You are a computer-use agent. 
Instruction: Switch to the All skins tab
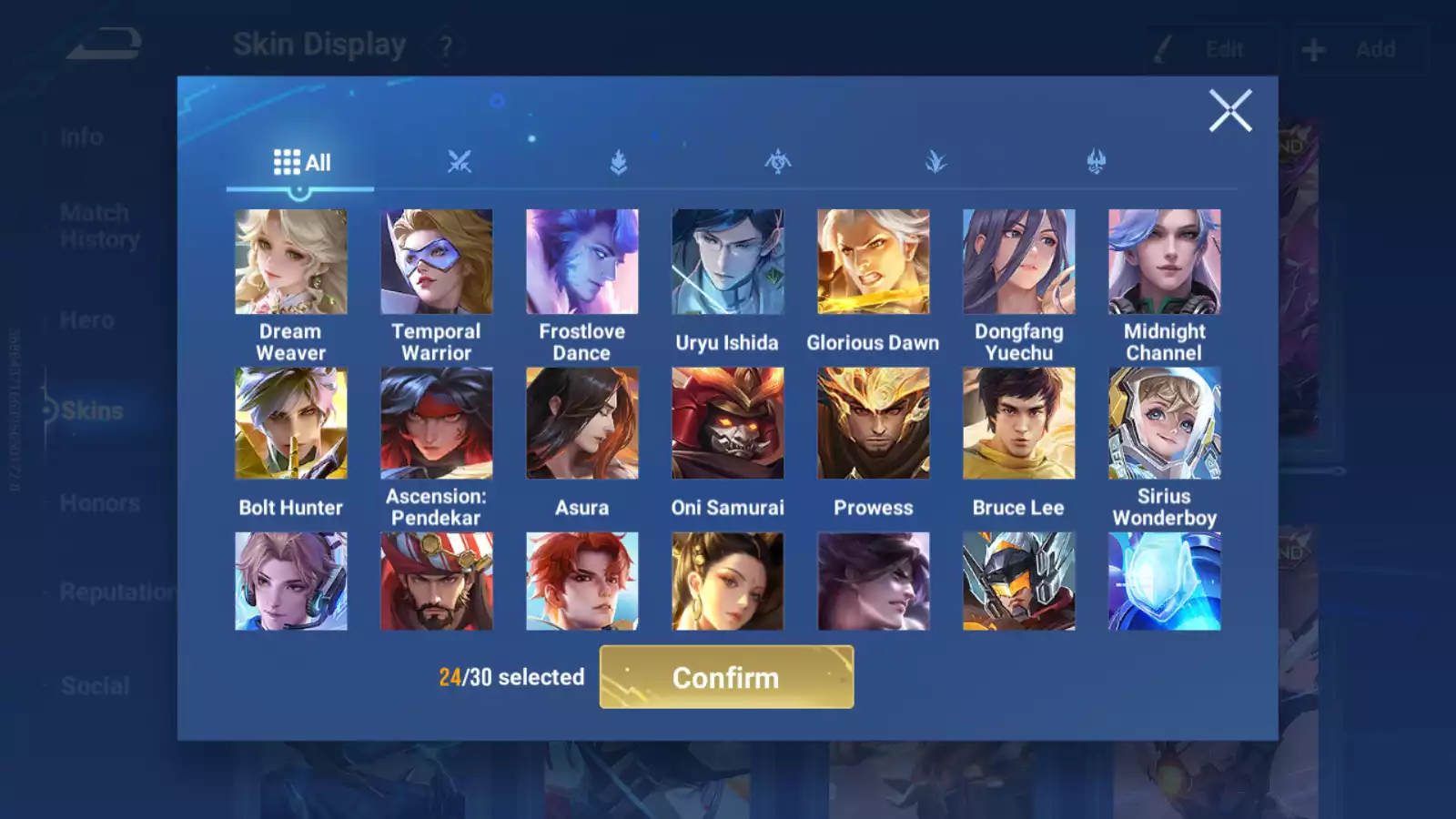tap(300, 162)
